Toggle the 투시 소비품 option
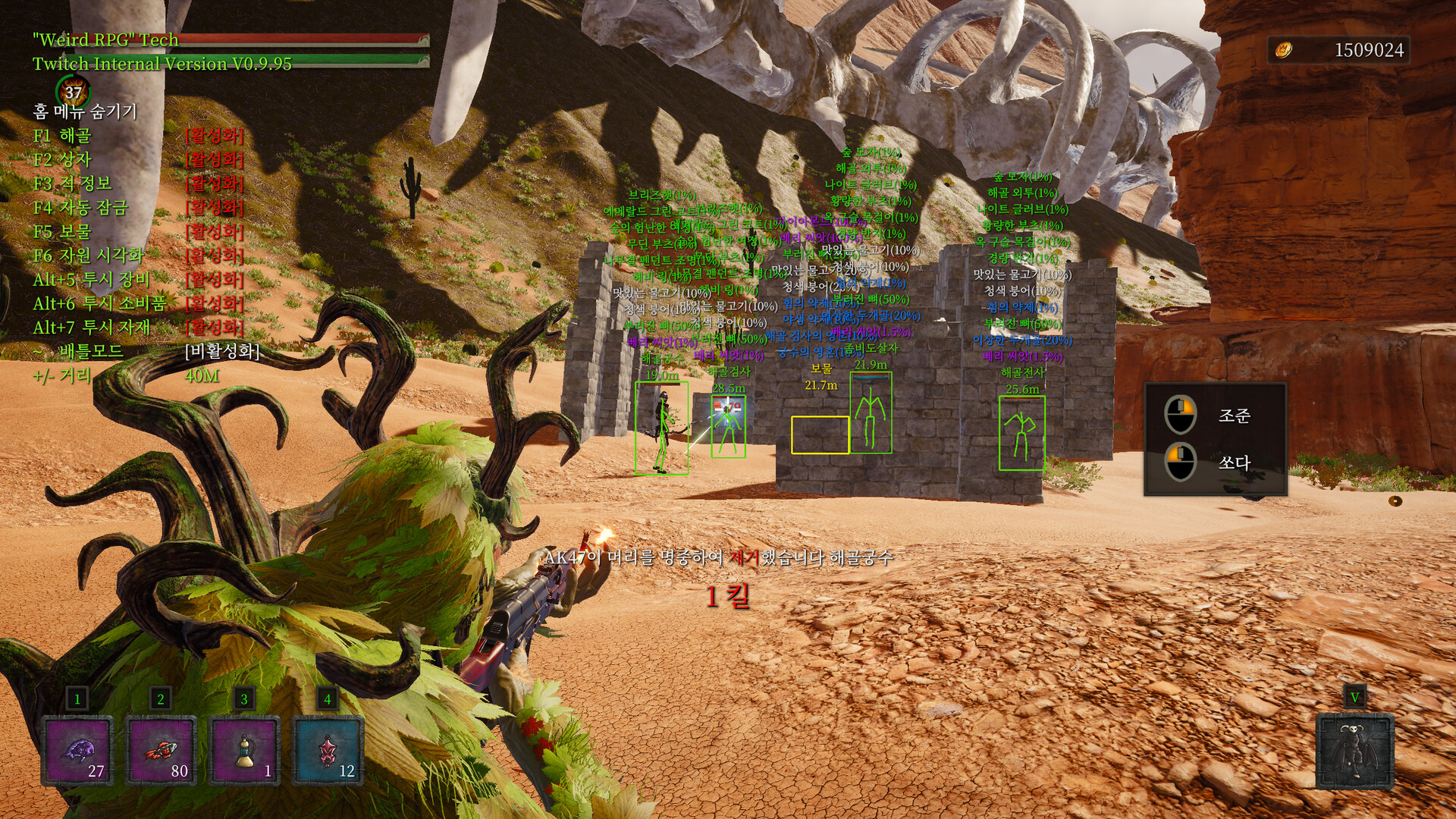Screen dimensions: 1456x819 (x=99, y=304)
